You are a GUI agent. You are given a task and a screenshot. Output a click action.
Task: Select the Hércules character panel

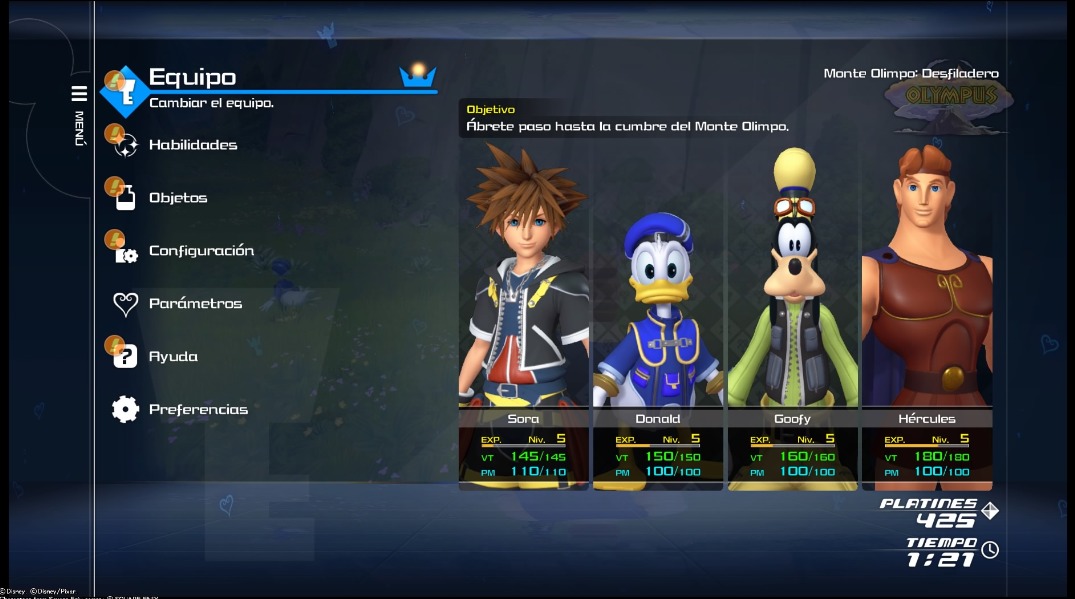point(927,315)
